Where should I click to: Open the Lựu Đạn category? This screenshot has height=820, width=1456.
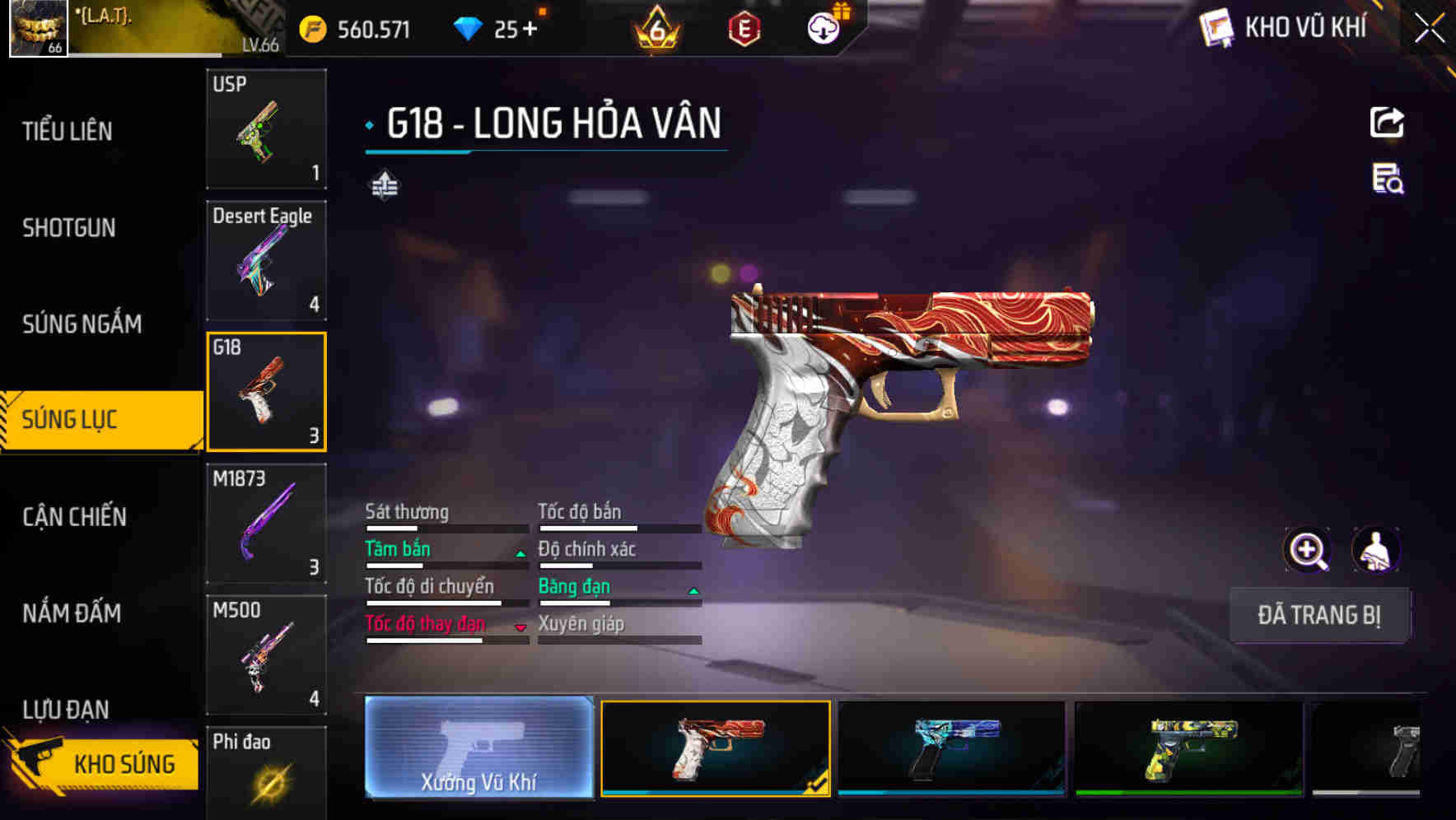pos(66,709)
